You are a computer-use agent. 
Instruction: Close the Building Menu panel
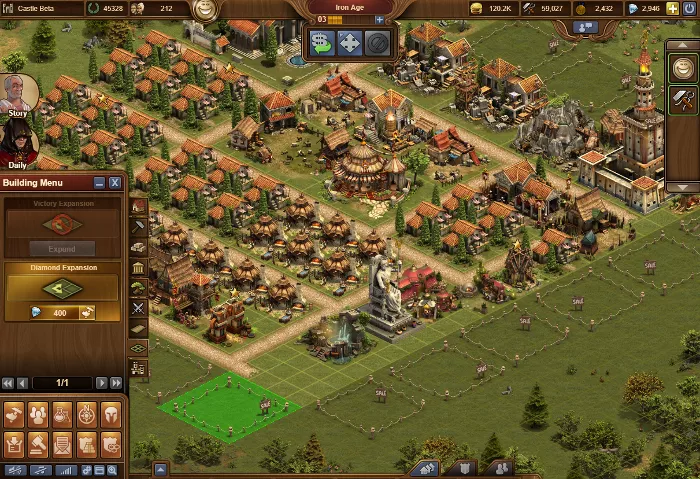[x=115, y=183]
